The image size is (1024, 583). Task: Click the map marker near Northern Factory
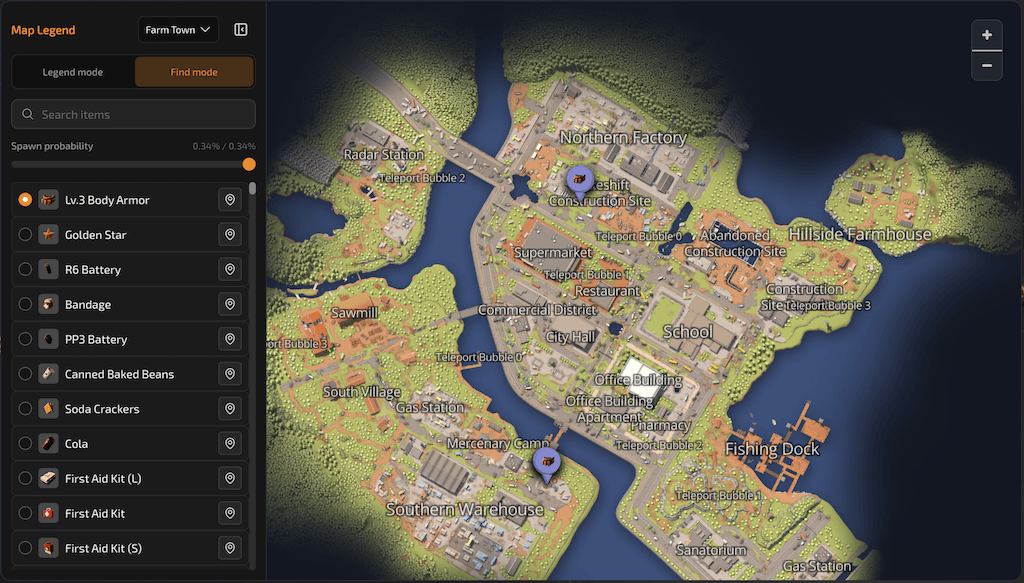pos(578,180)
